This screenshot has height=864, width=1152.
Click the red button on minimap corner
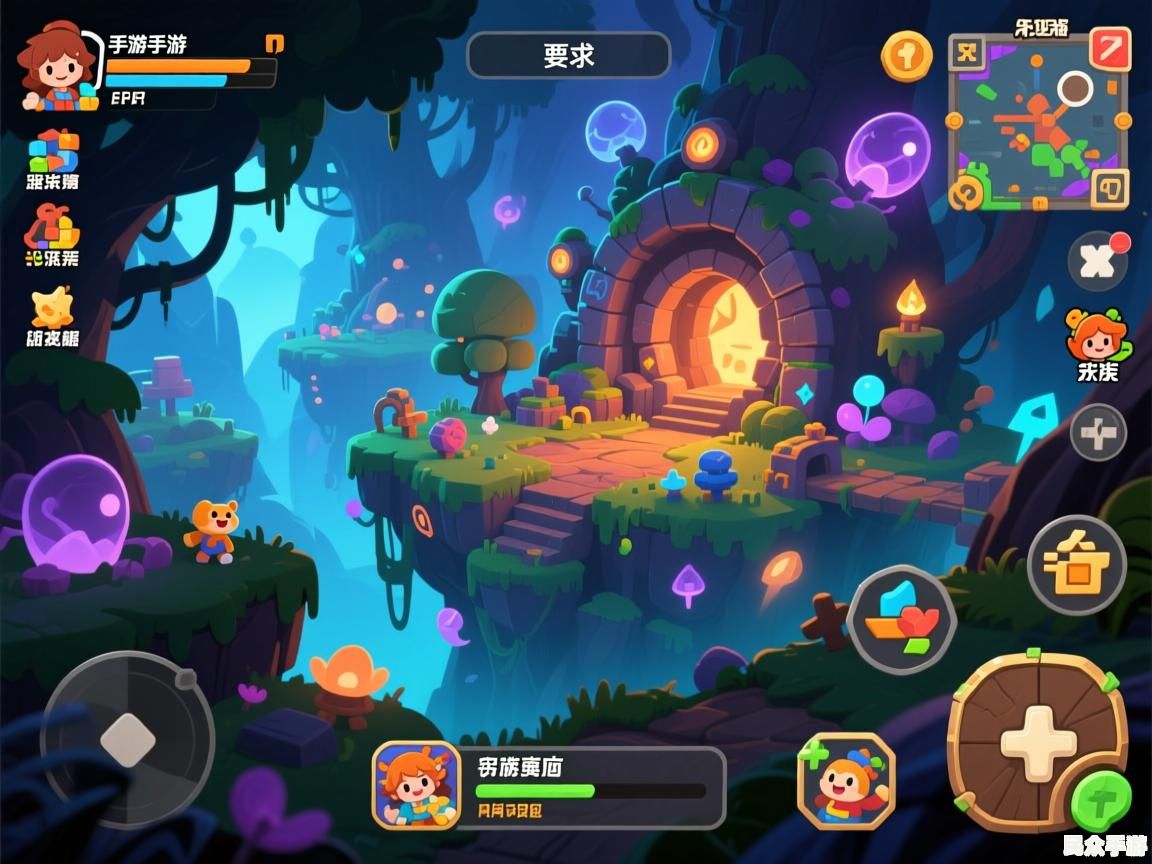(1109, 49)
